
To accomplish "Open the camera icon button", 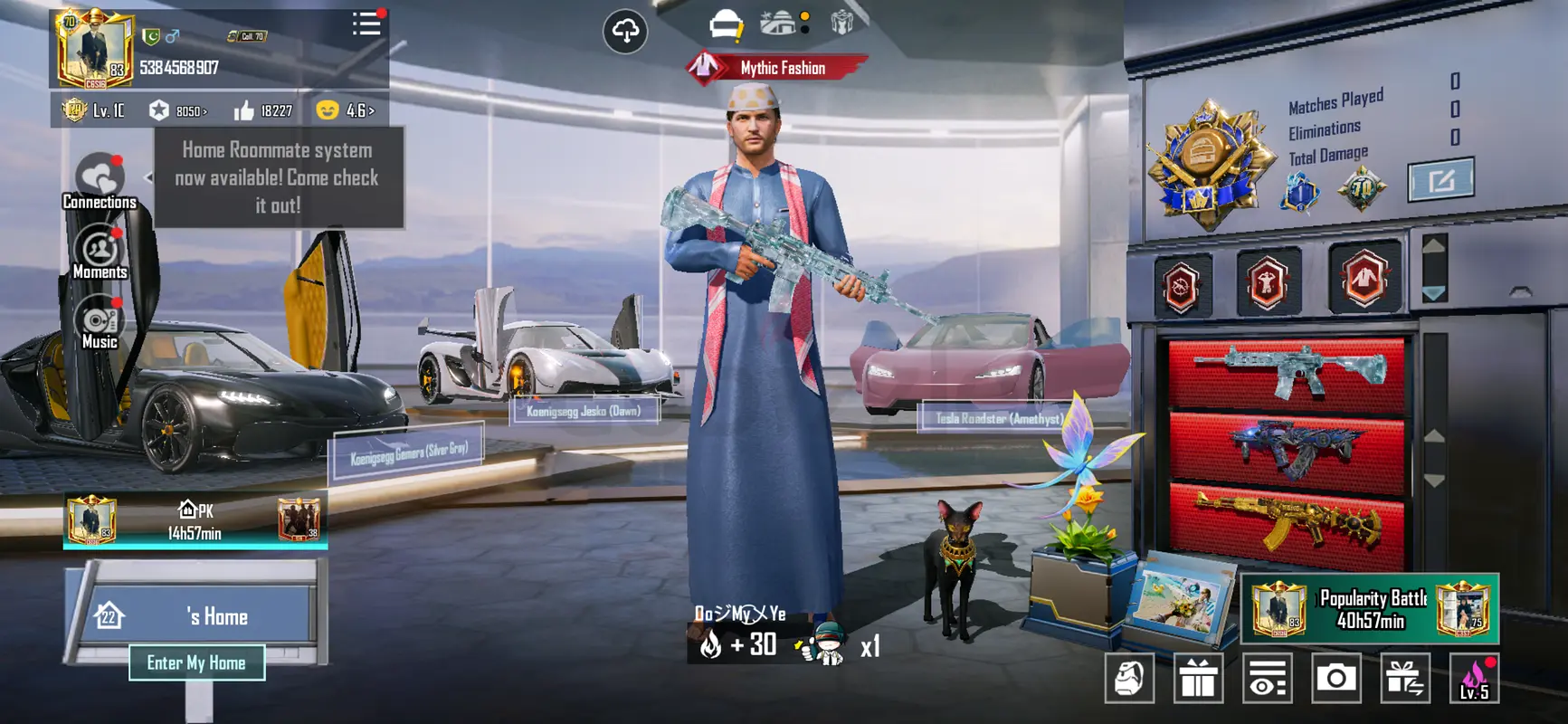I will point(1335,678).
